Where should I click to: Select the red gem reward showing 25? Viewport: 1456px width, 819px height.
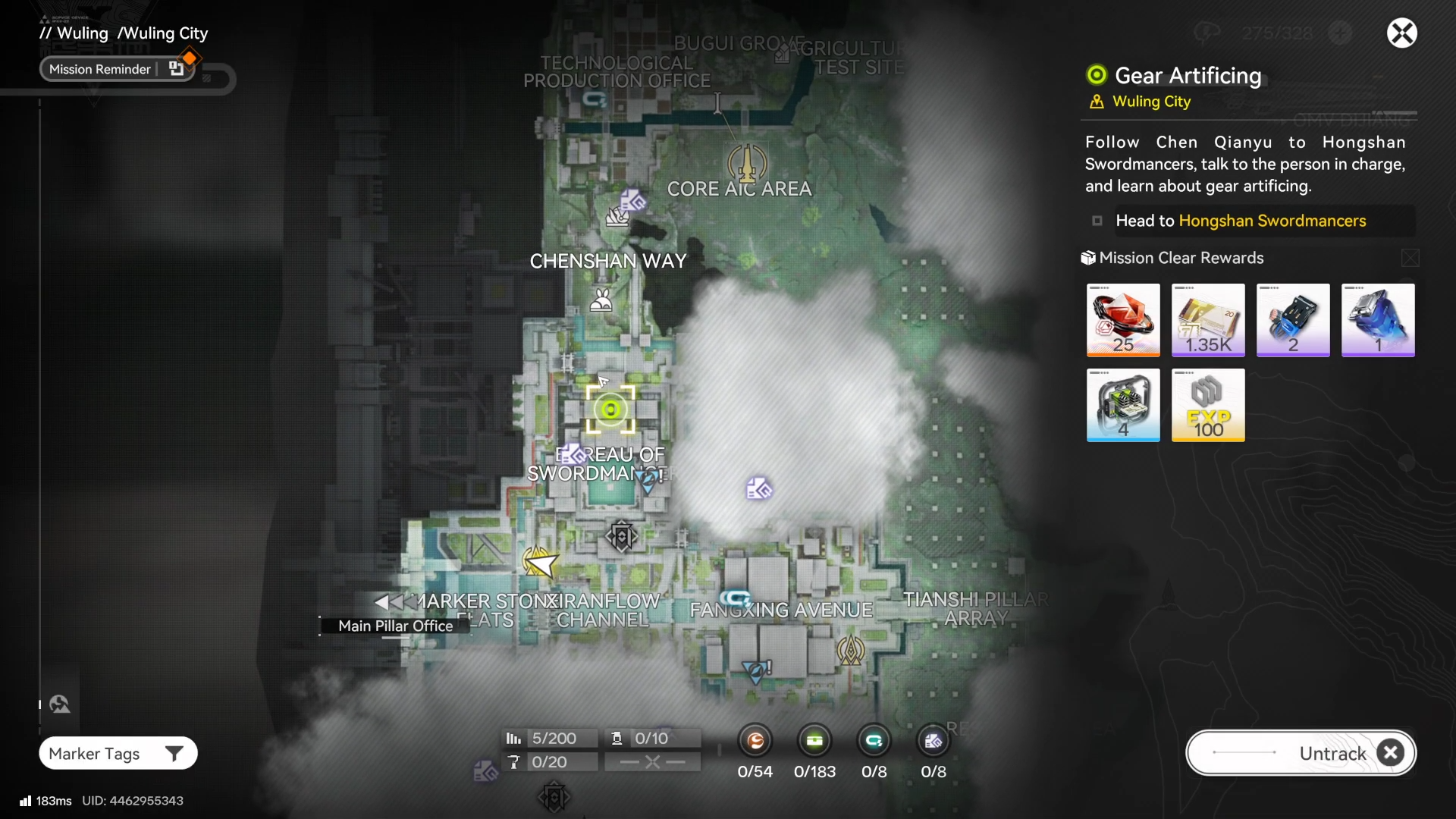pos(1123,320)
